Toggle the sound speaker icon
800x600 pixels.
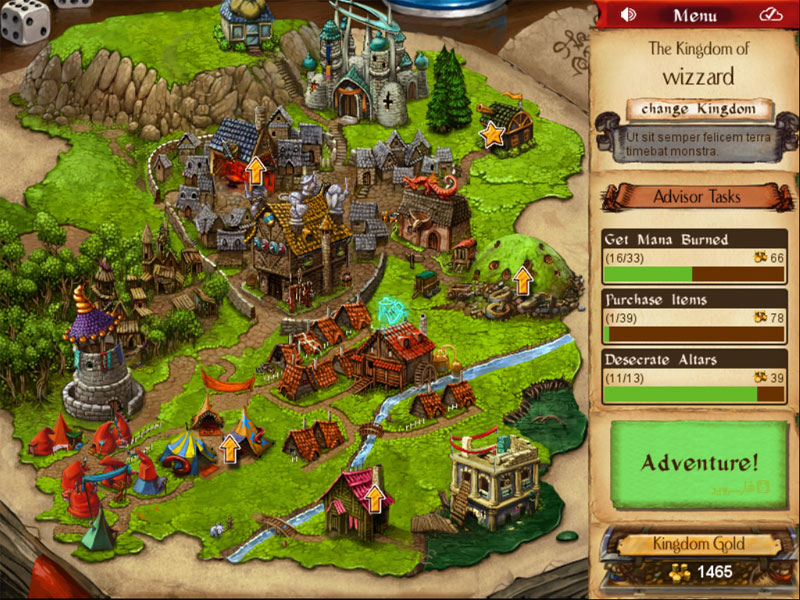pos(629,15)
